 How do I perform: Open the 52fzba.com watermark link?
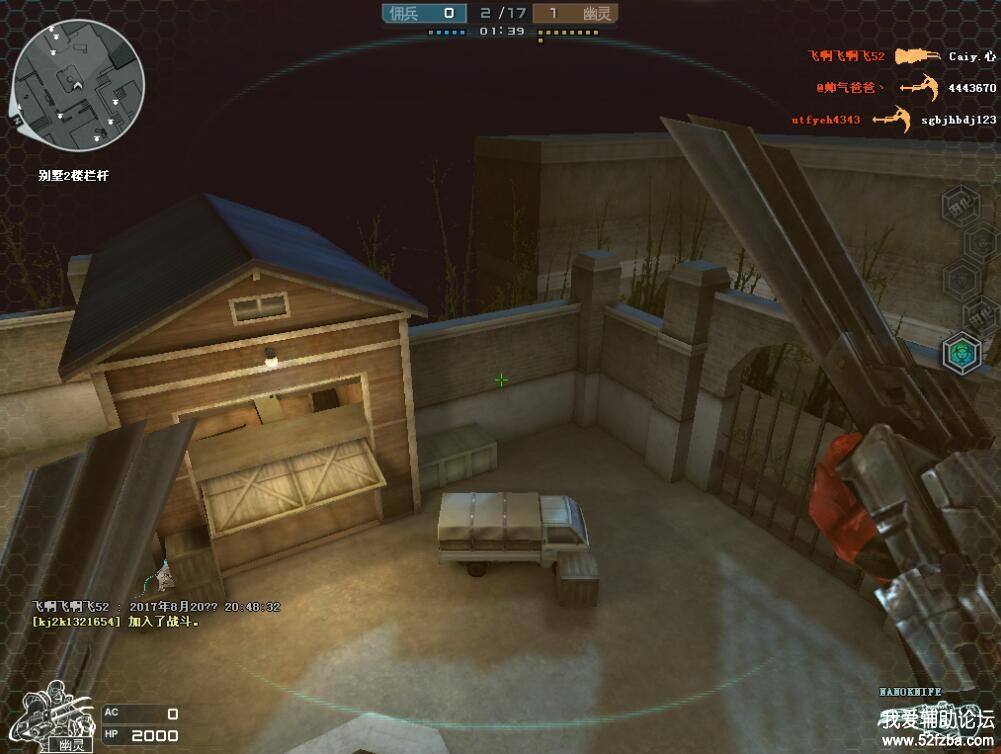[x=937, y=741]
